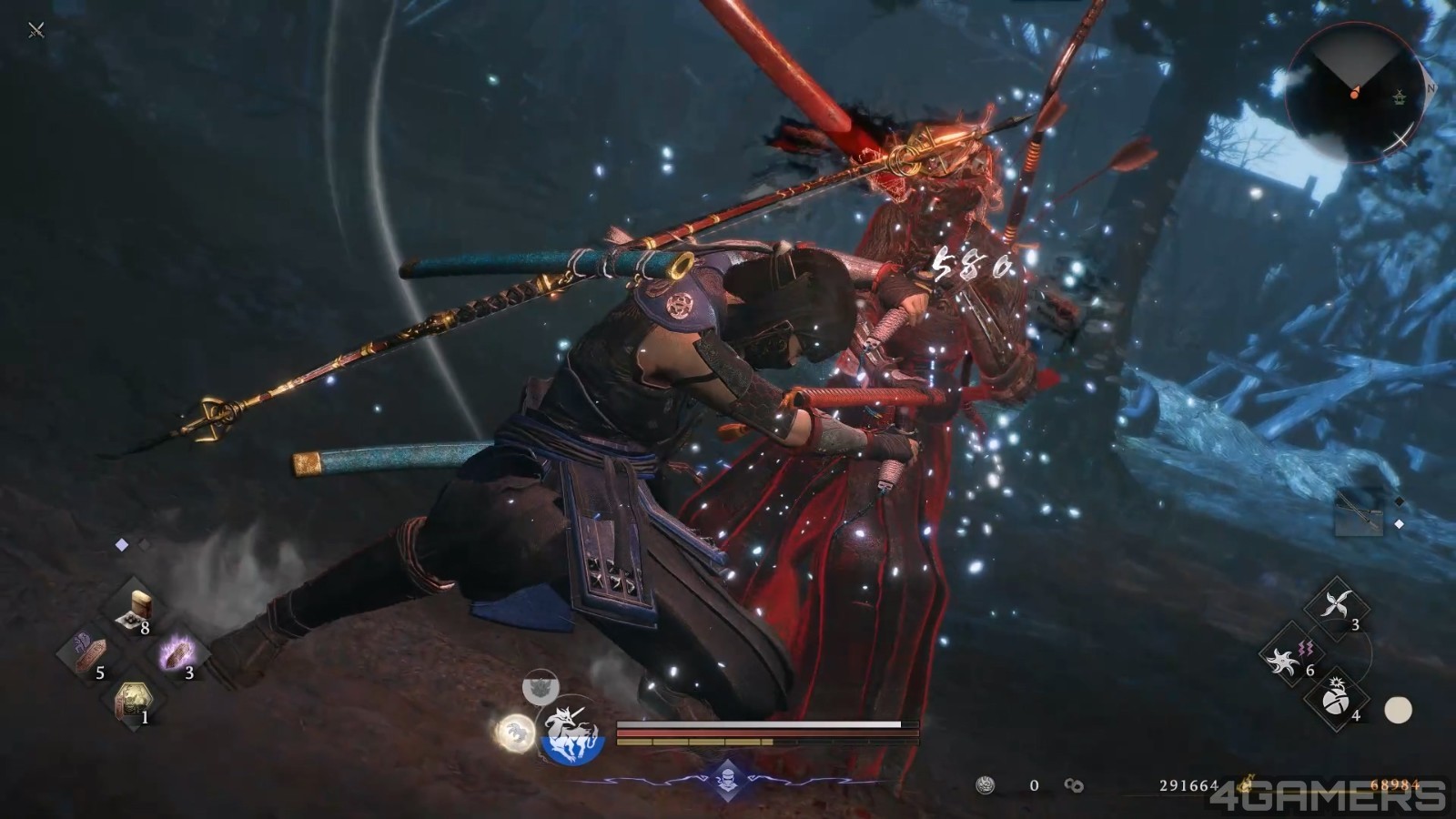Viewport: 1456px width, 819px height.
Task: Select the shuriken skill showing count 3
Action: coord(1336,602)
